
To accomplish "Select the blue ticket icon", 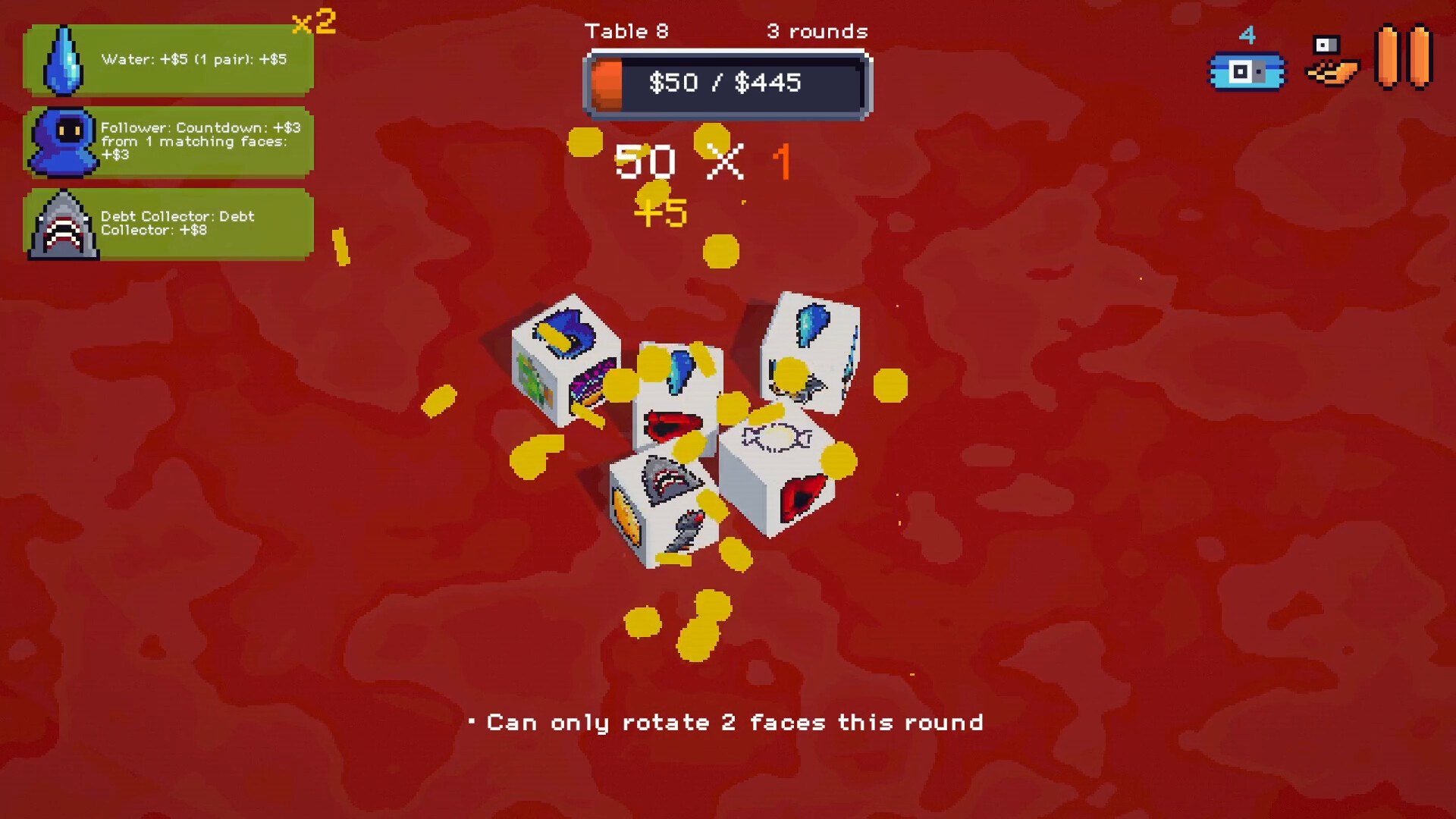I will point(1247,71).
